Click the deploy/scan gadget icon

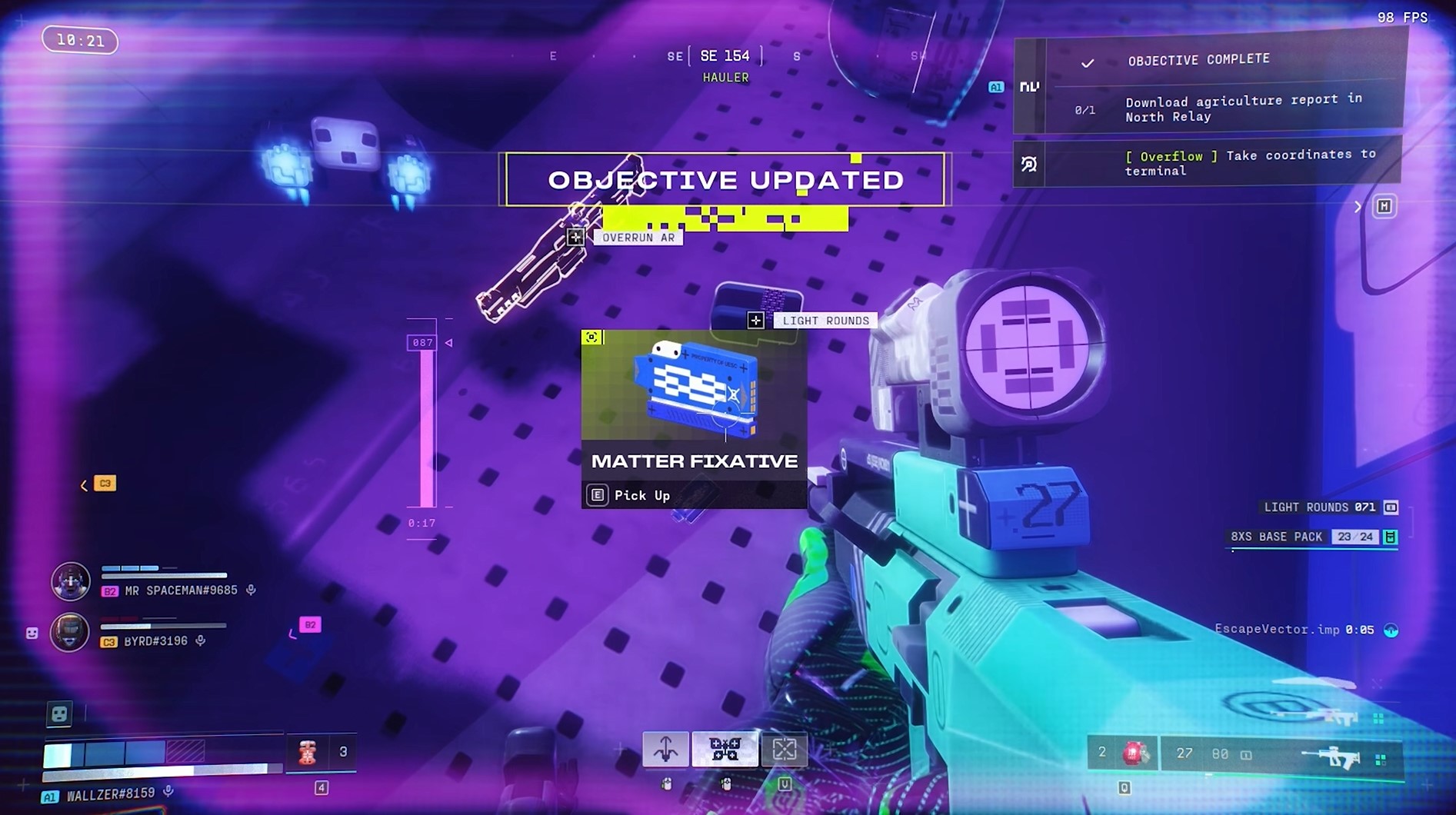pos(785,749)
